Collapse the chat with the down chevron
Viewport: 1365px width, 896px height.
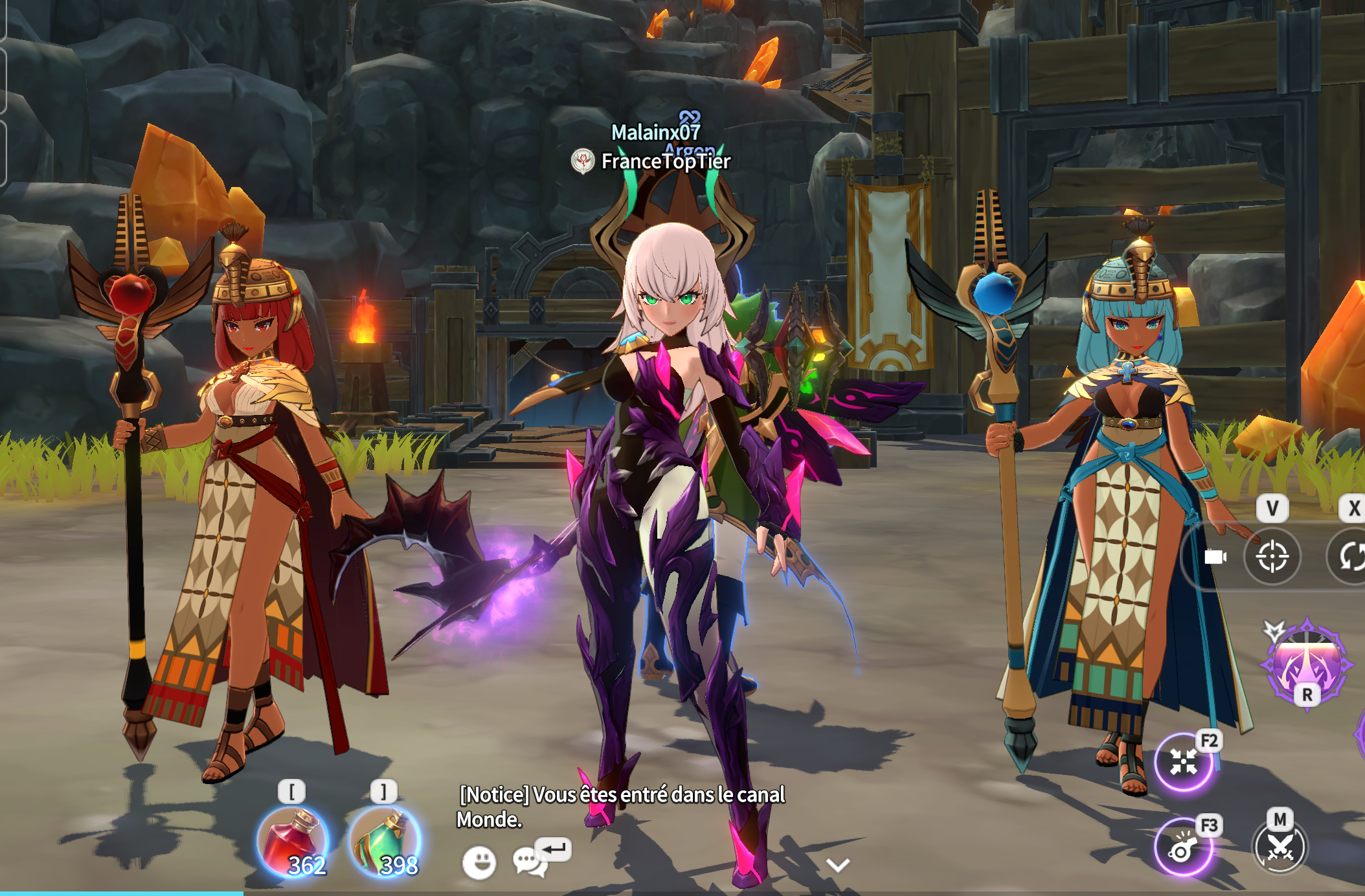838,865
